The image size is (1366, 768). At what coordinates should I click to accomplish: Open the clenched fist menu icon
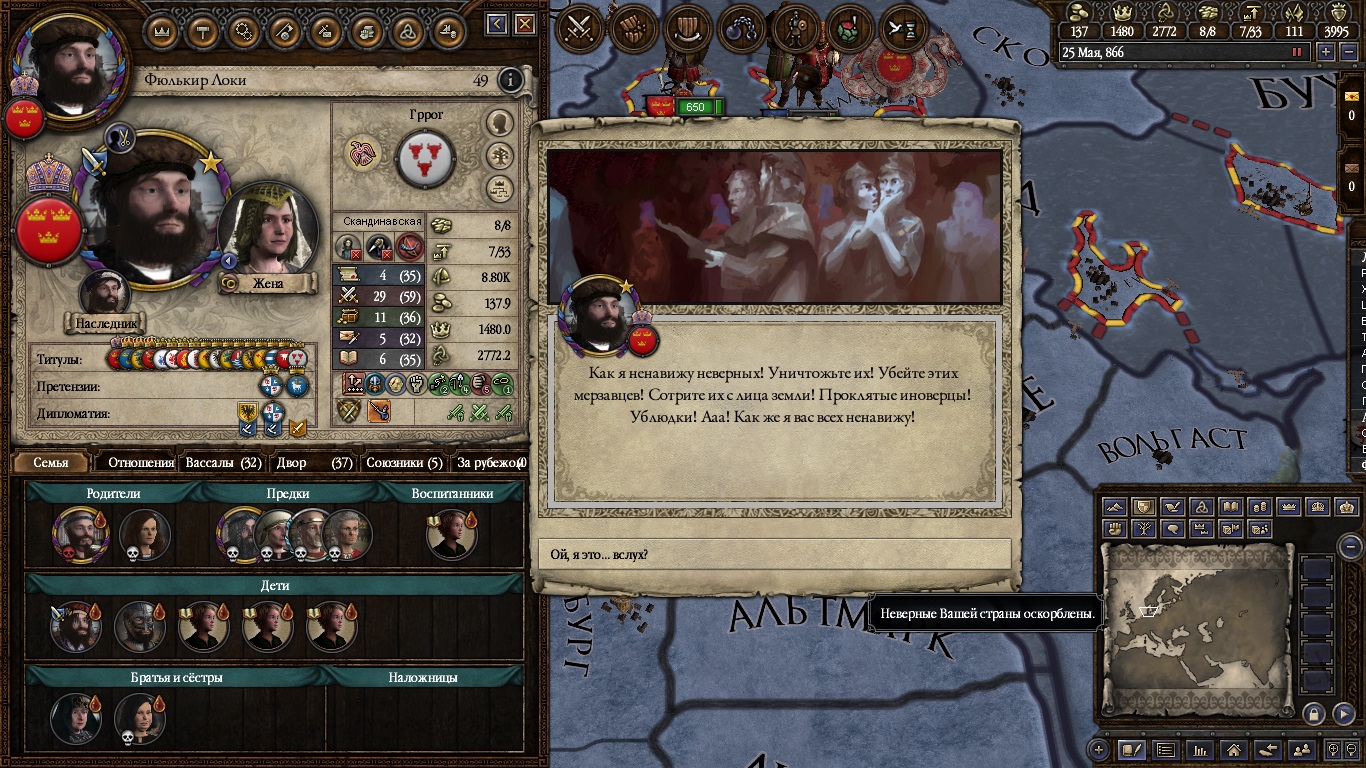[631, 28]
